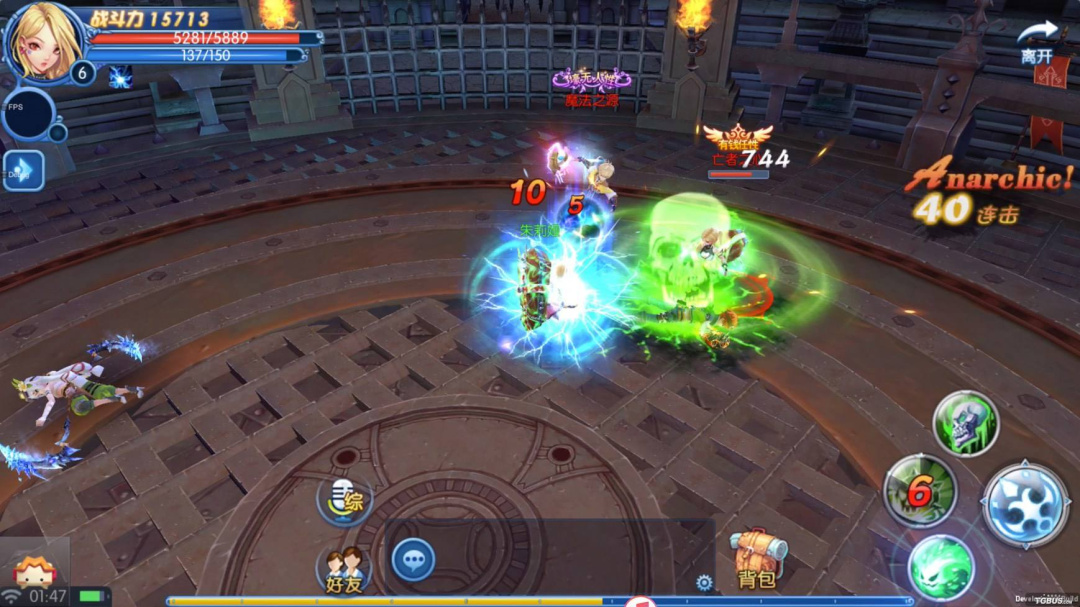Inspect the lightning buff icon under the bars
1080x607 pixels.
pos(120,77)
